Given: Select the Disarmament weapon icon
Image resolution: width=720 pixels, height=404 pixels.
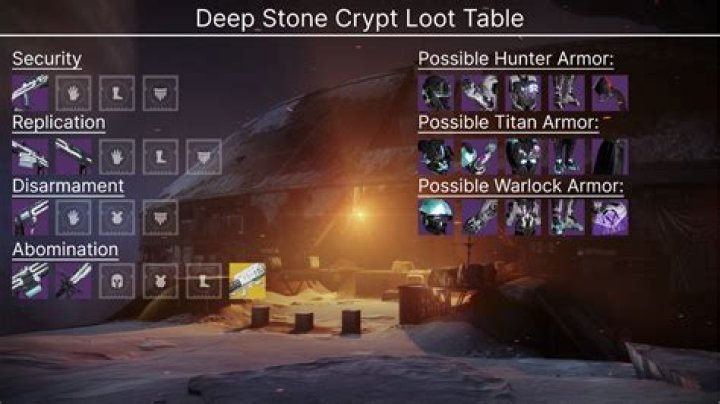Looking at the screenshot, I should pyautogui.click(x=30, y=217).
